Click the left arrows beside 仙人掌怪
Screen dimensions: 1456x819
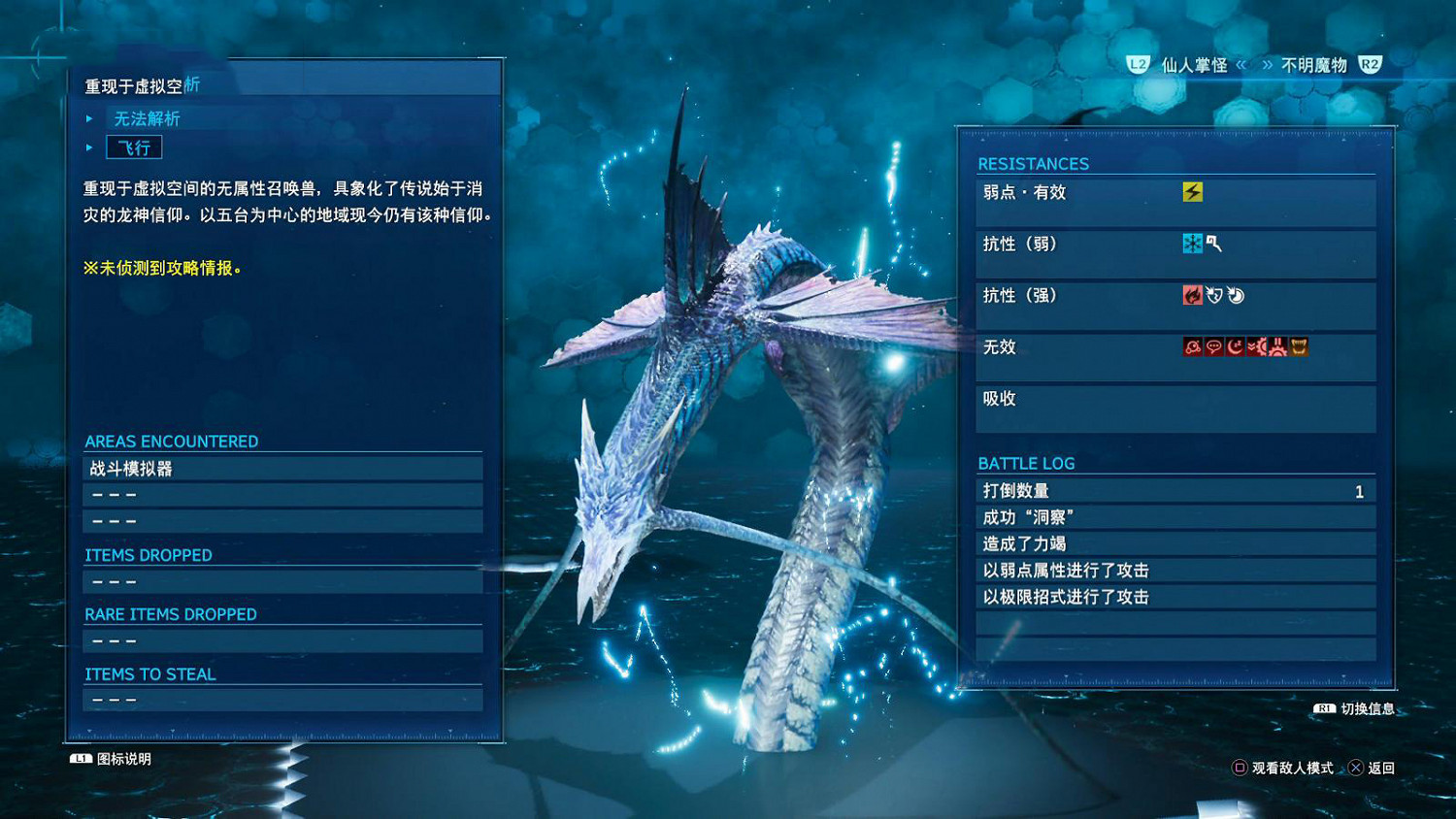coord(1241,65)
